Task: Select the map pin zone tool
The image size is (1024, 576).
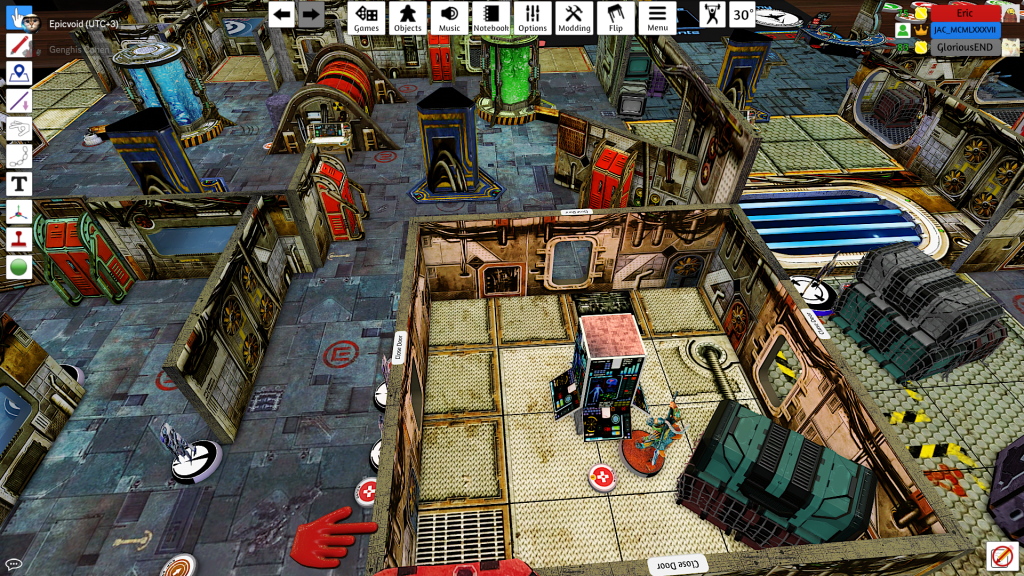Action: coord(19,73)
